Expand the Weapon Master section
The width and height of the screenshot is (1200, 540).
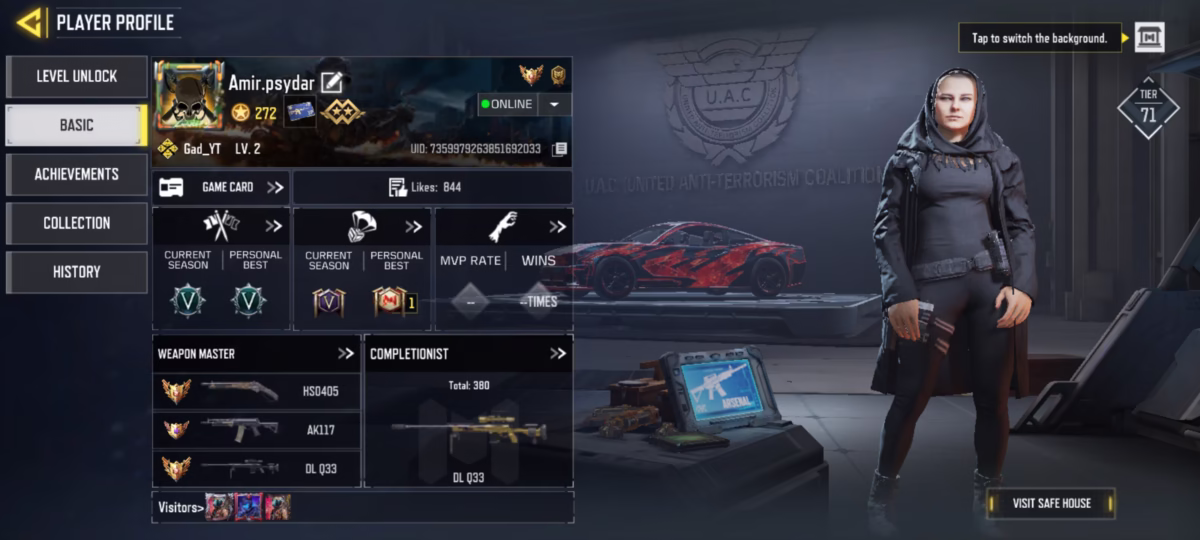click(346, 353)
